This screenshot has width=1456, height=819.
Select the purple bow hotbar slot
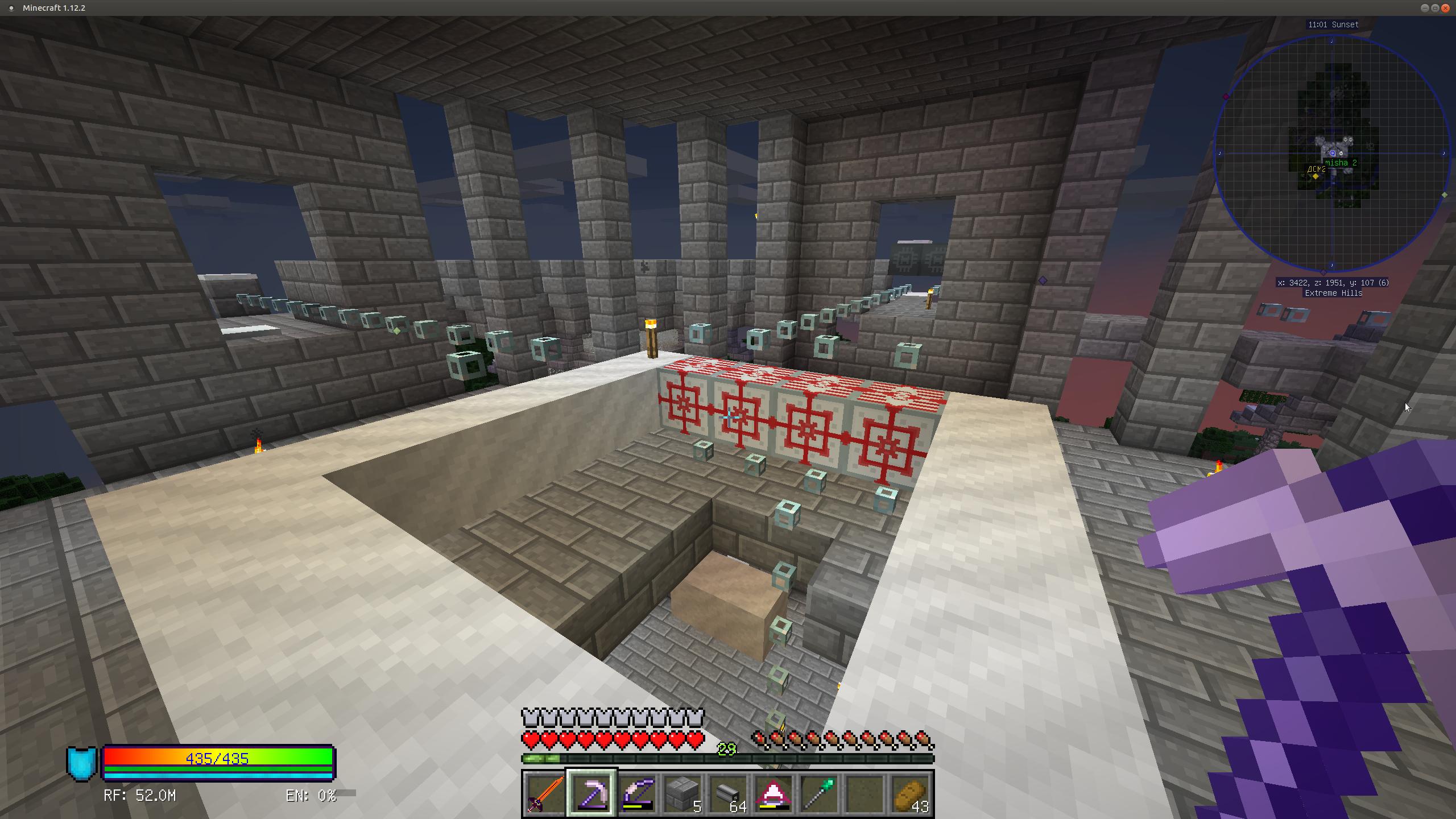(637, 793)
